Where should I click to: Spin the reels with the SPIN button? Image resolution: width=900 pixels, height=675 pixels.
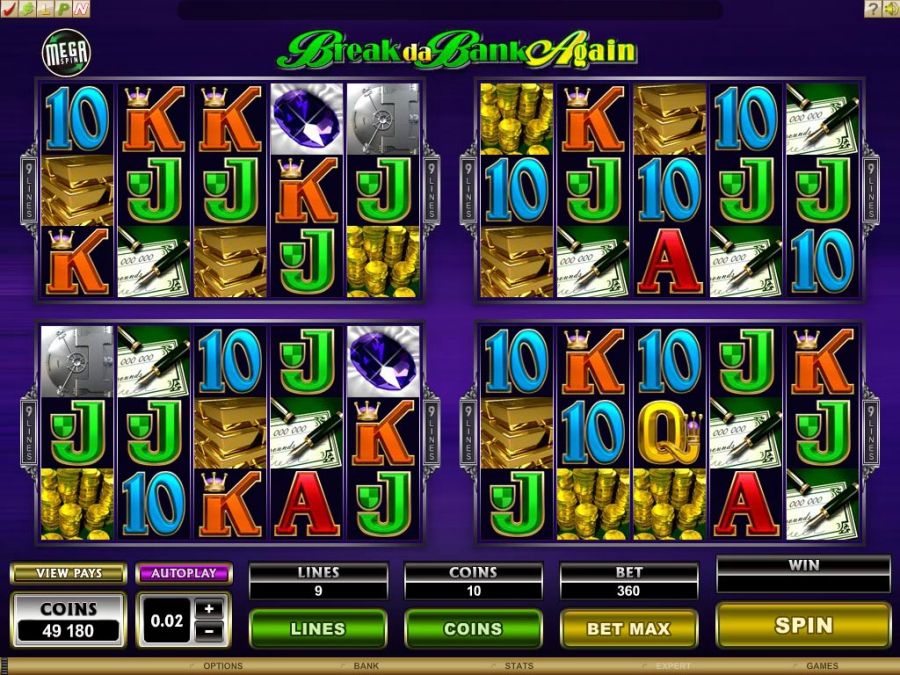point(803,626)
